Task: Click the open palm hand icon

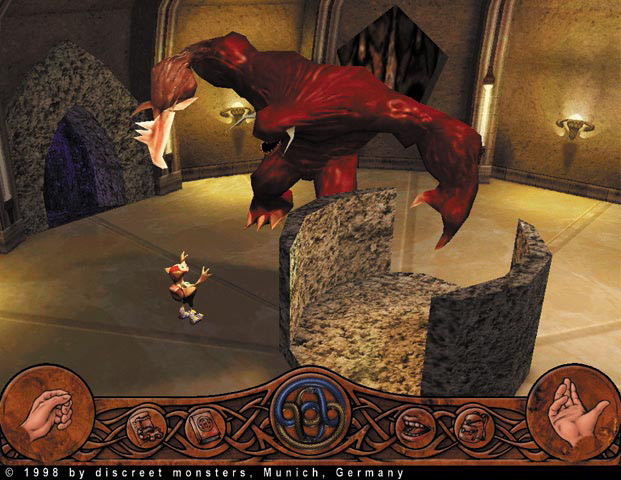Action: pyautogui.click(x=572, y=412)
